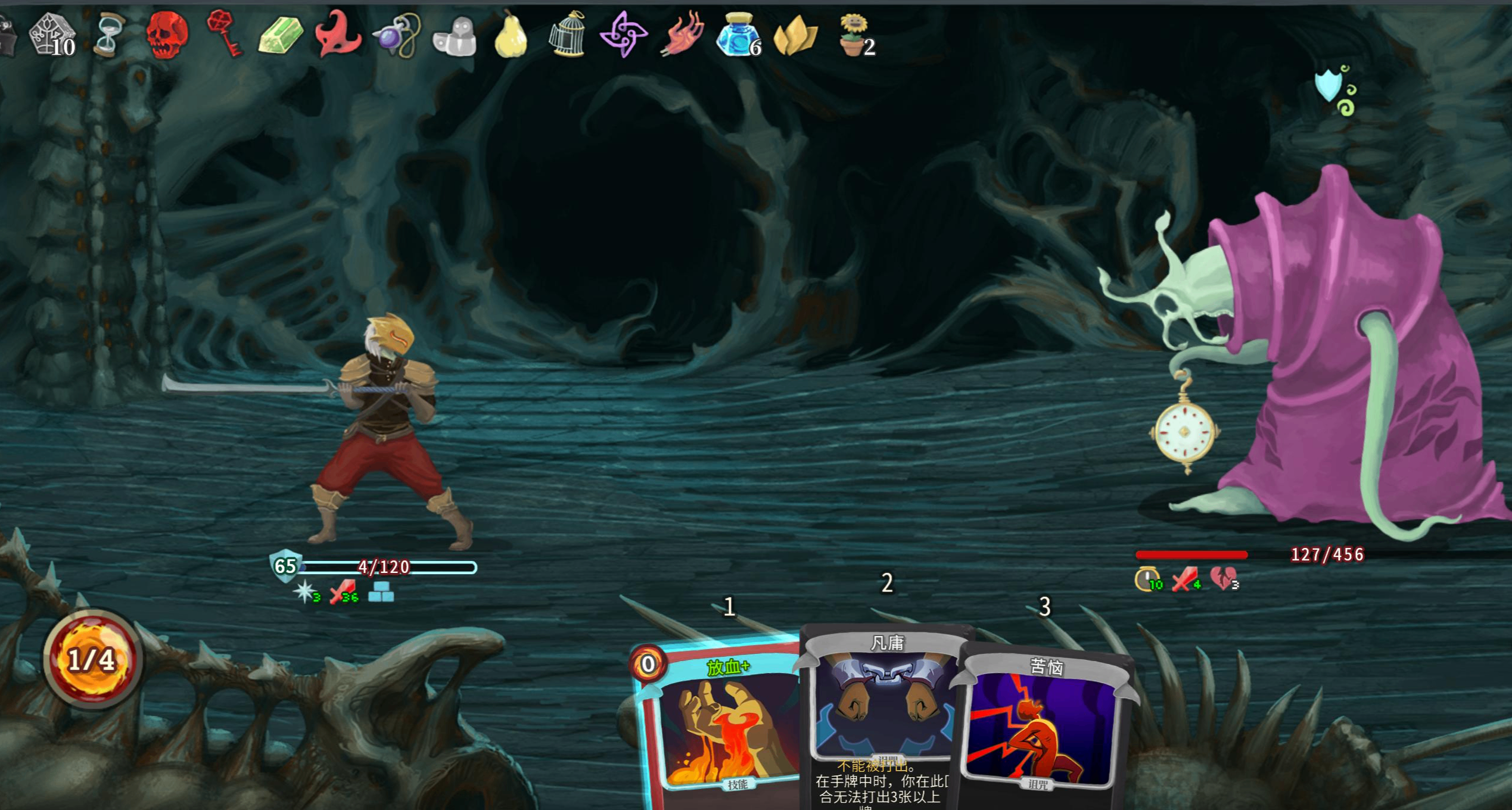Screen dimensions: 1512x810
Task: Select the rune die relic showing 10
Action: [52, 35]
